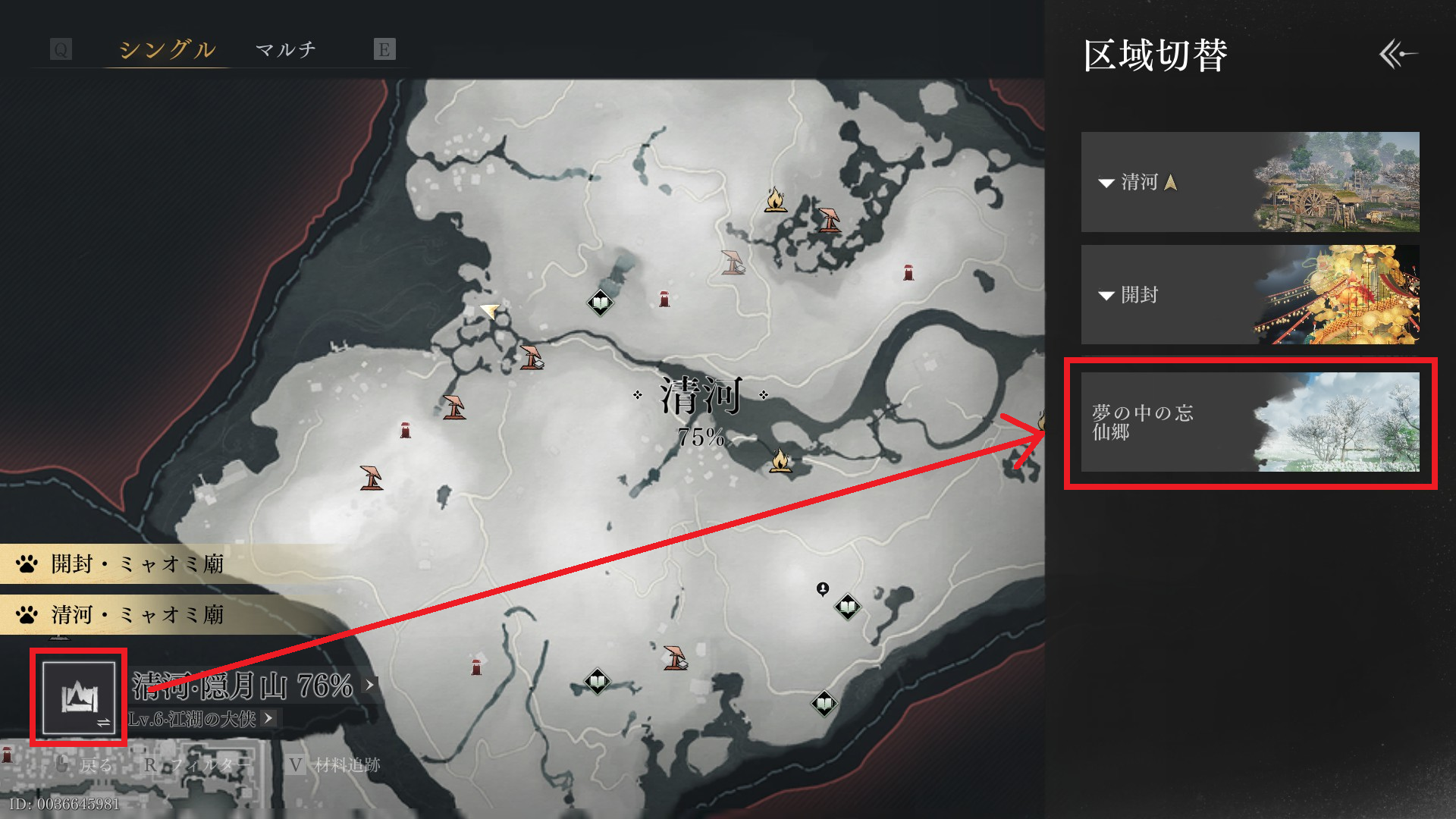1456x819 pixels.
Task: Switch to the マルチ tab
Action: [286, 50]
